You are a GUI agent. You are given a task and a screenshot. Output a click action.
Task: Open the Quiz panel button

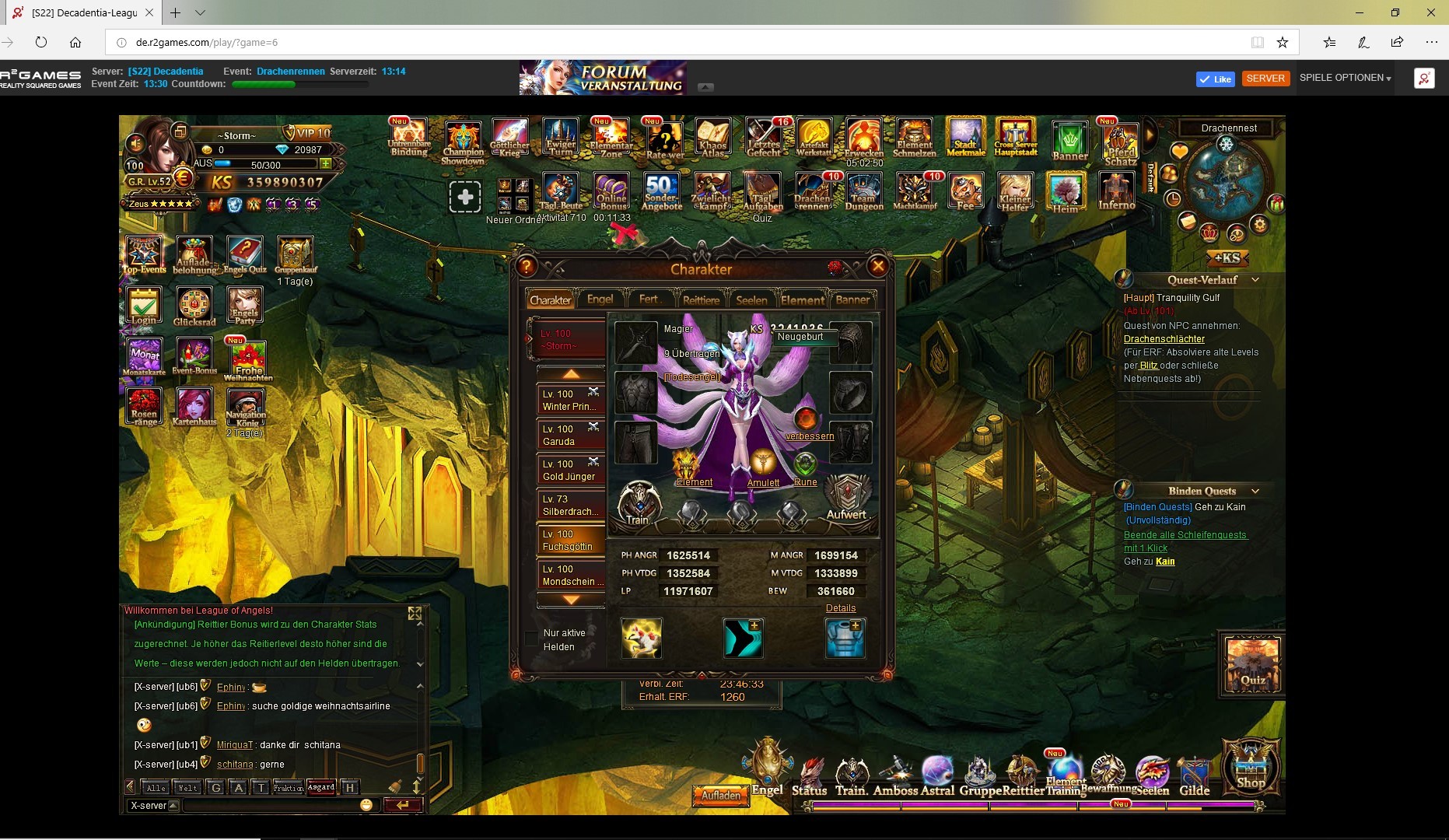(1251, 665)
